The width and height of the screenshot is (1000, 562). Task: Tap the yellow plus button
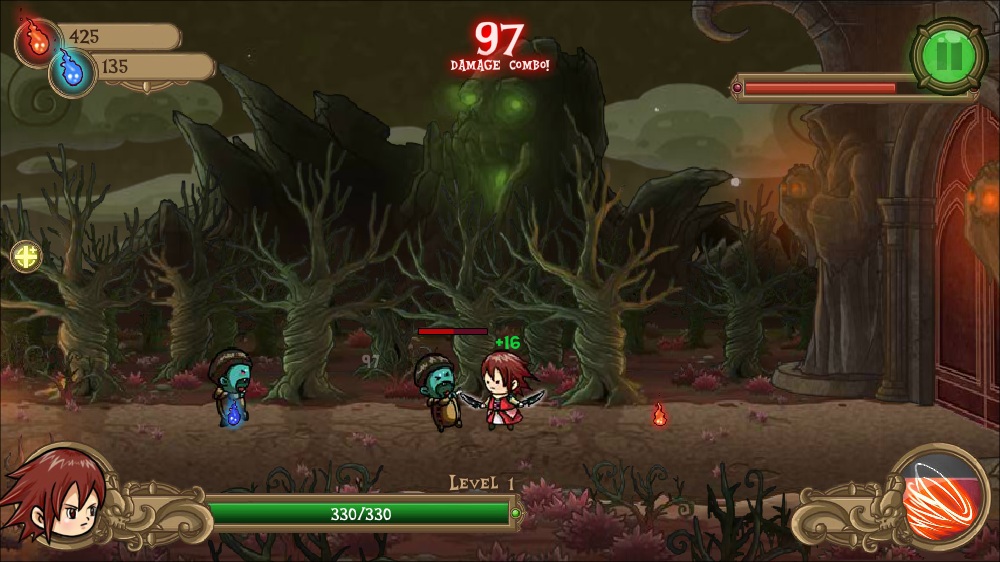tap(26, 256)
